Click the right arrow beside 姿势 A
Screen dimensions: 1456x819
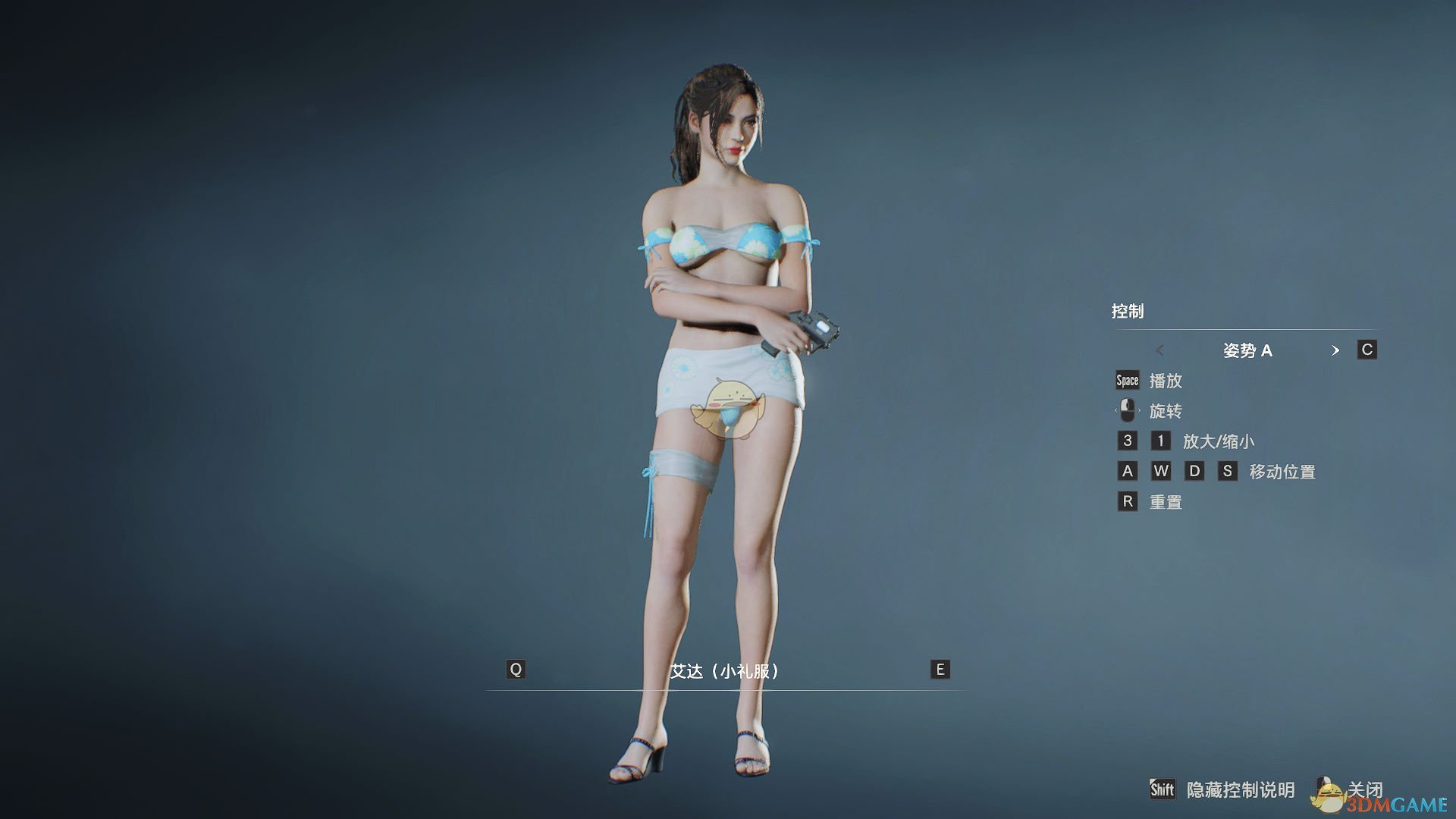[x=1337, y=350]
